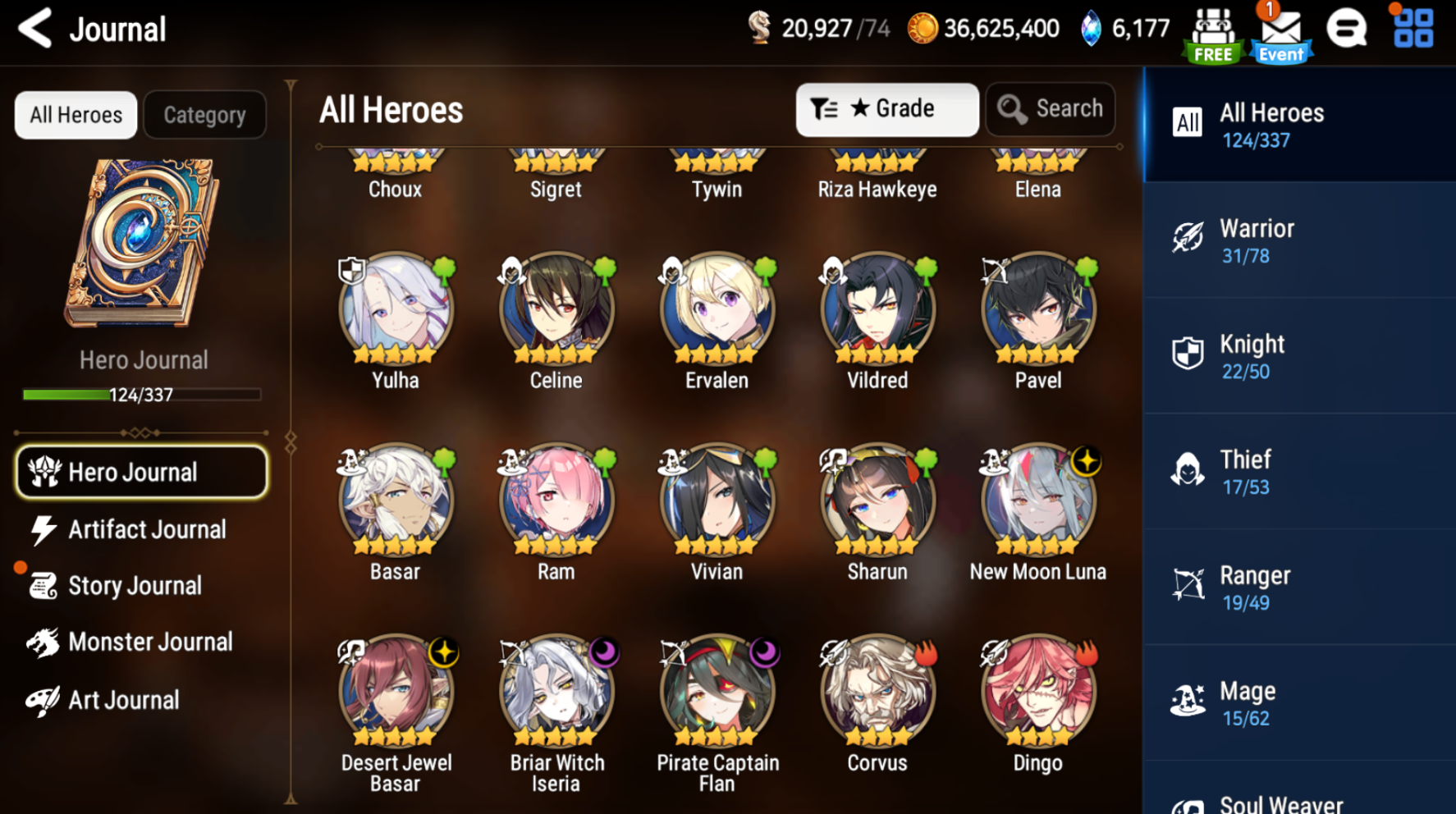Open Artifact Journal via lightning icon
Image resolution: width=1456 pixels, height=814 pixels.
47,529
